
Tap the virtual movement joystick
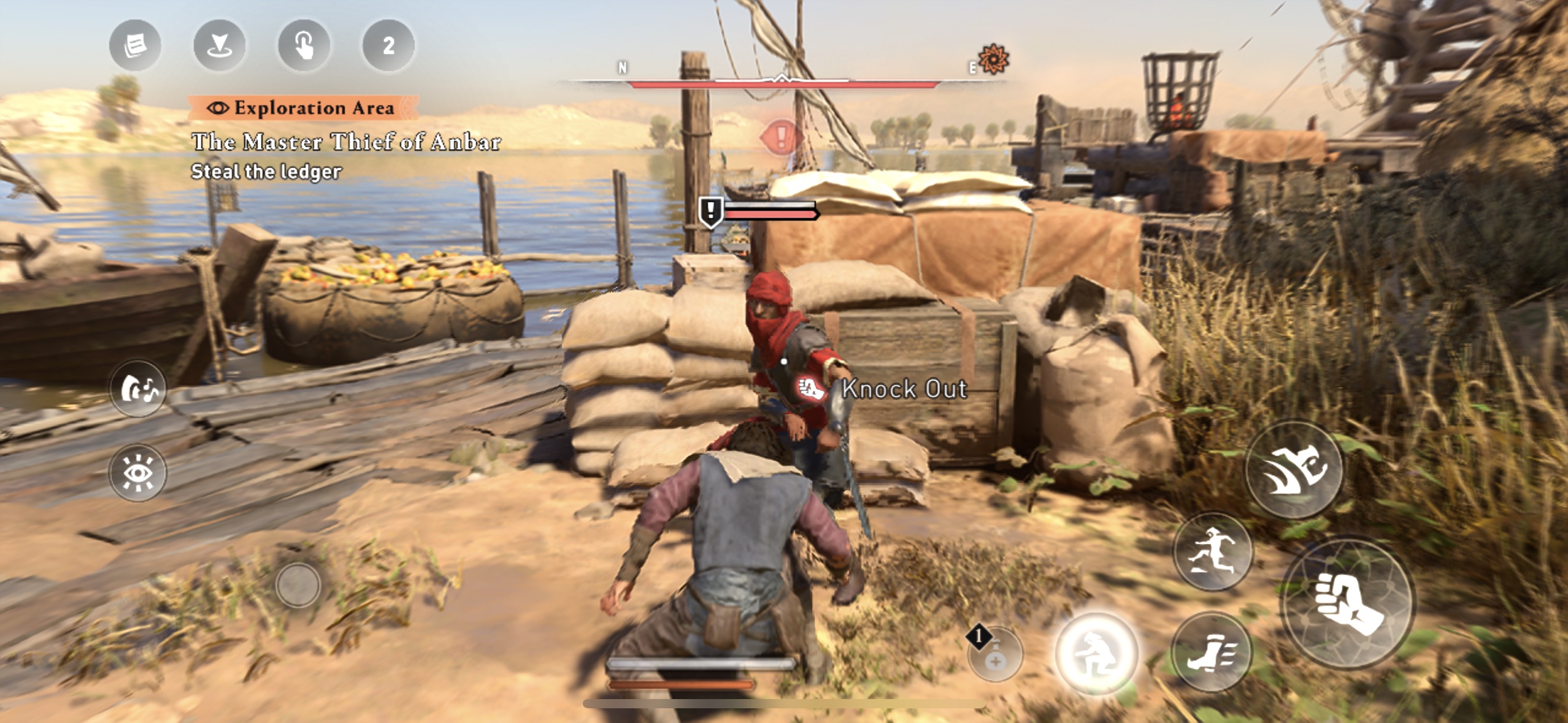(x=298, y=585)
